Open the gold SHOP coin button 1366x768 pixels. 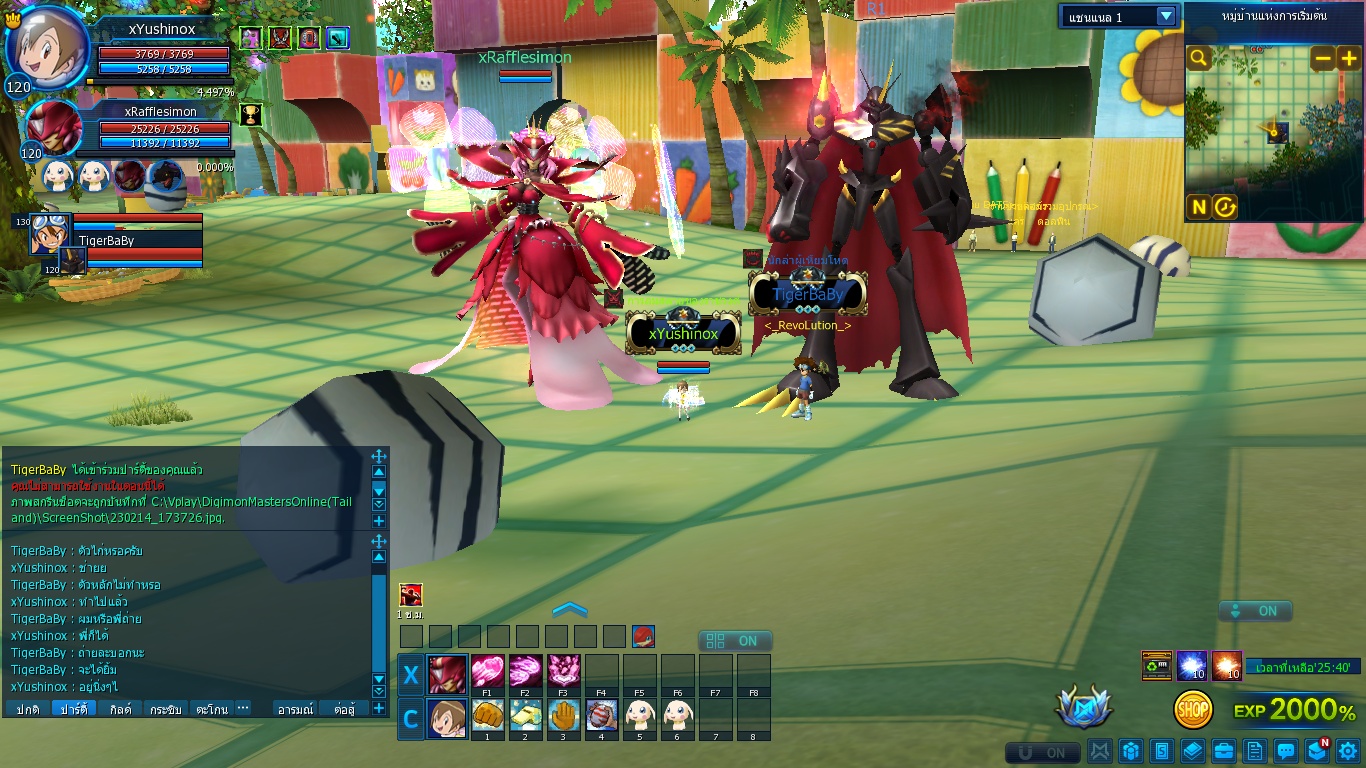click(1193, 710)
